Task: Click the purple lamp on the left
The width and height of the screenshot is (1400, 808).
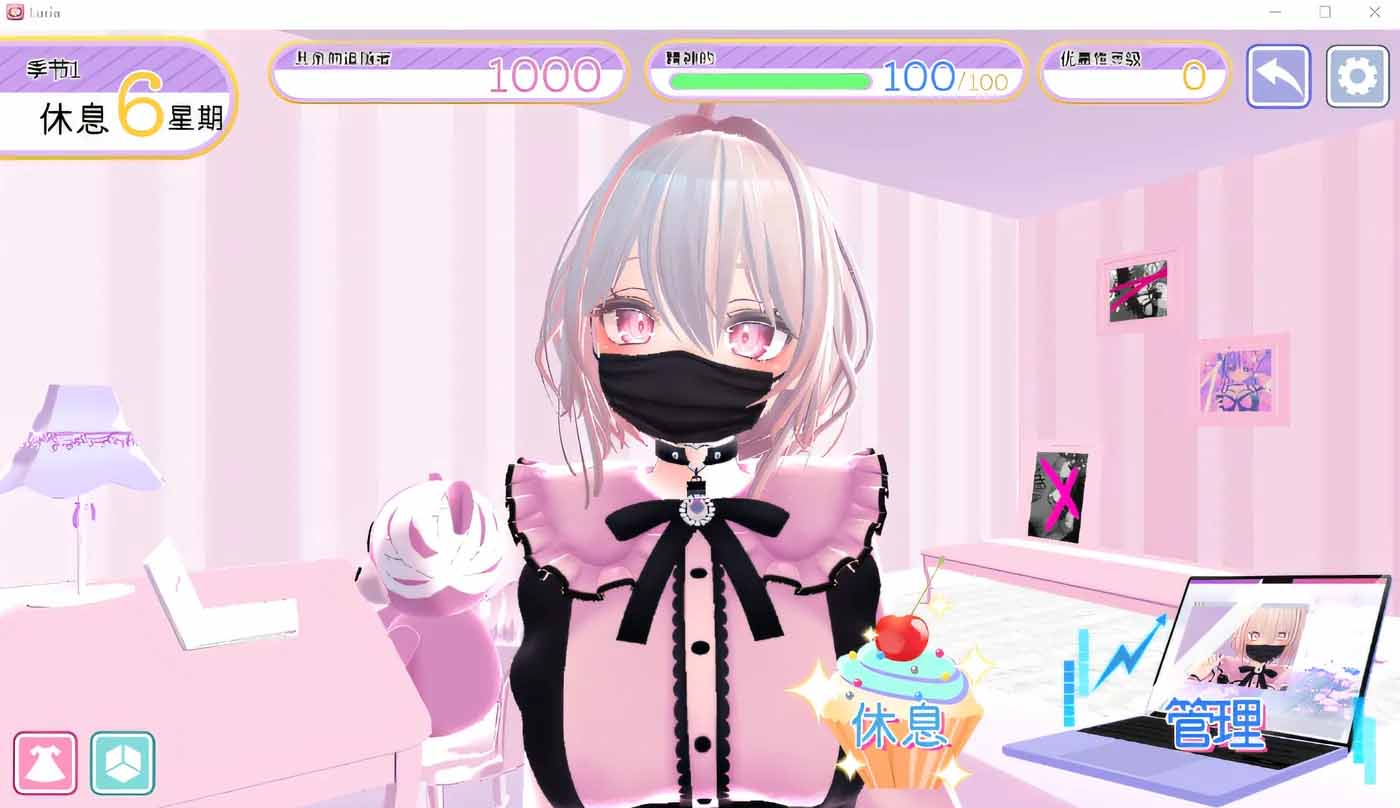Action: [x=85, y=440]
